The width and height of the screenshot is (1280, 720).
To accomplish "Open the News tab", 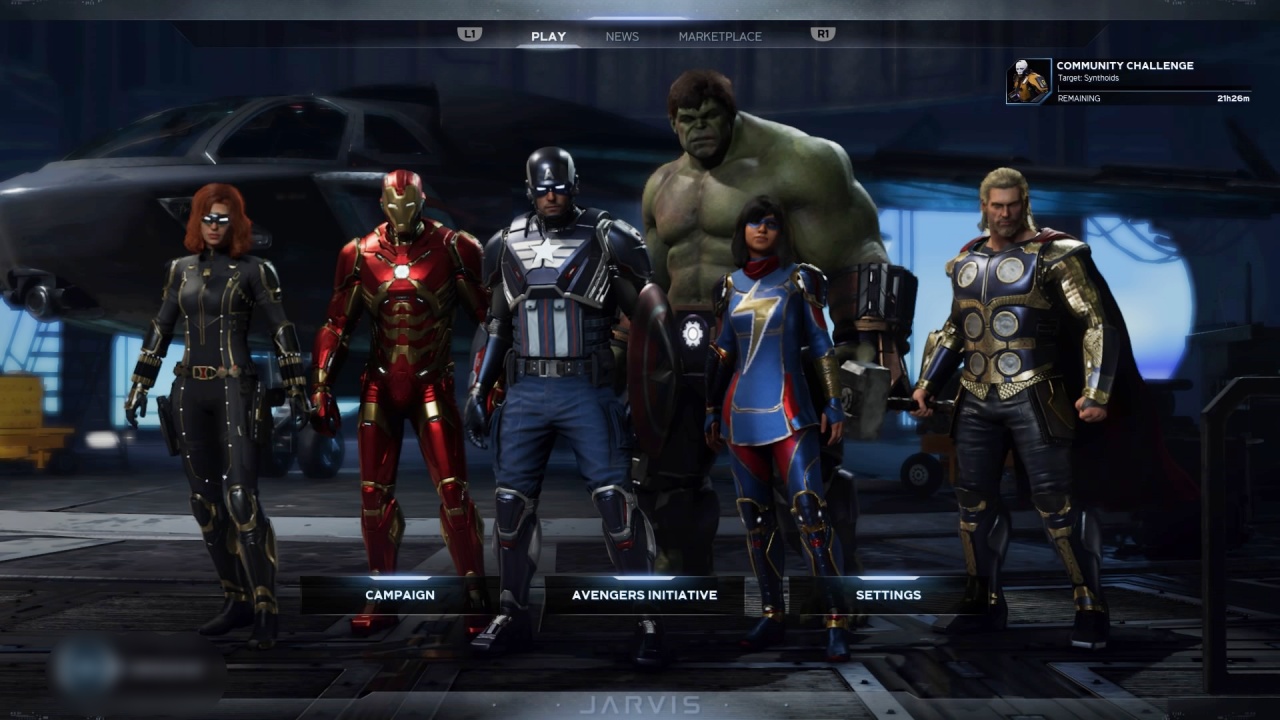I will 622,37.
